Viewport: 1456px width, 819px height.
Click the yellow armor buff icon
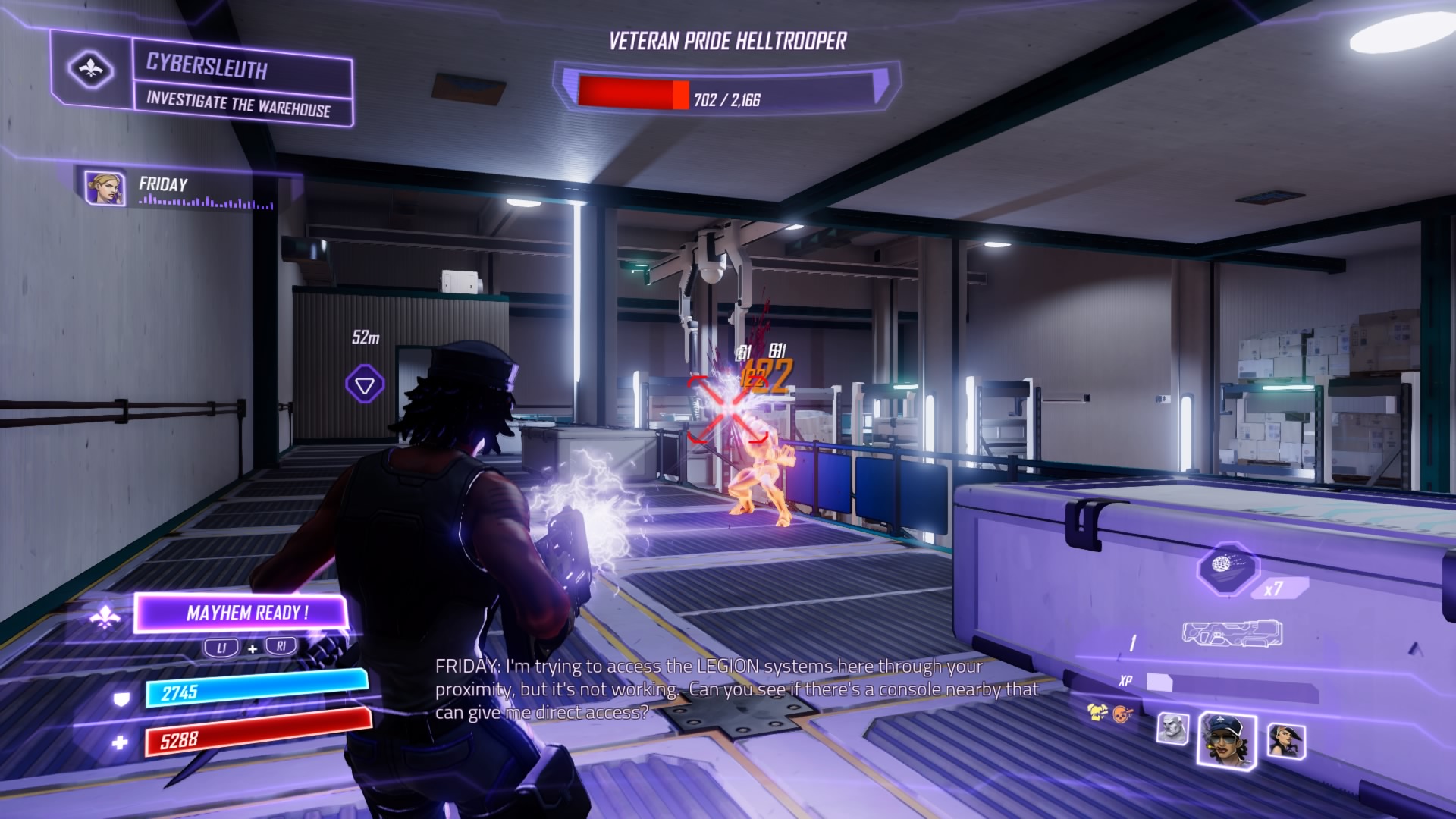point(1097,712)
